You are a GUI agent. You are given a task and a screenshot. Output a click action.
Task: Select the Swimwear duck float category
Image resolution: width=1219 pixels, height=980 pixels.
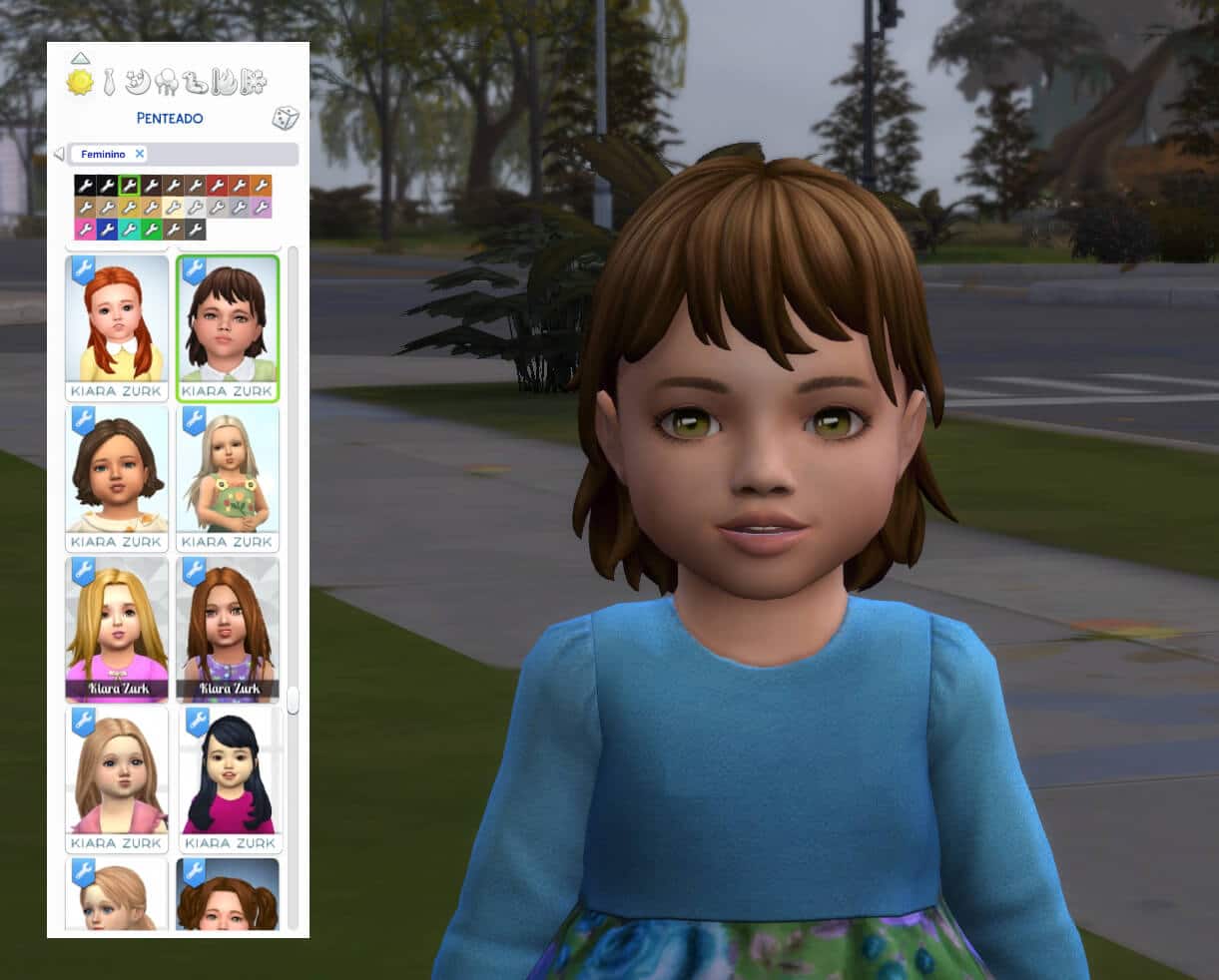pos(196,81)
